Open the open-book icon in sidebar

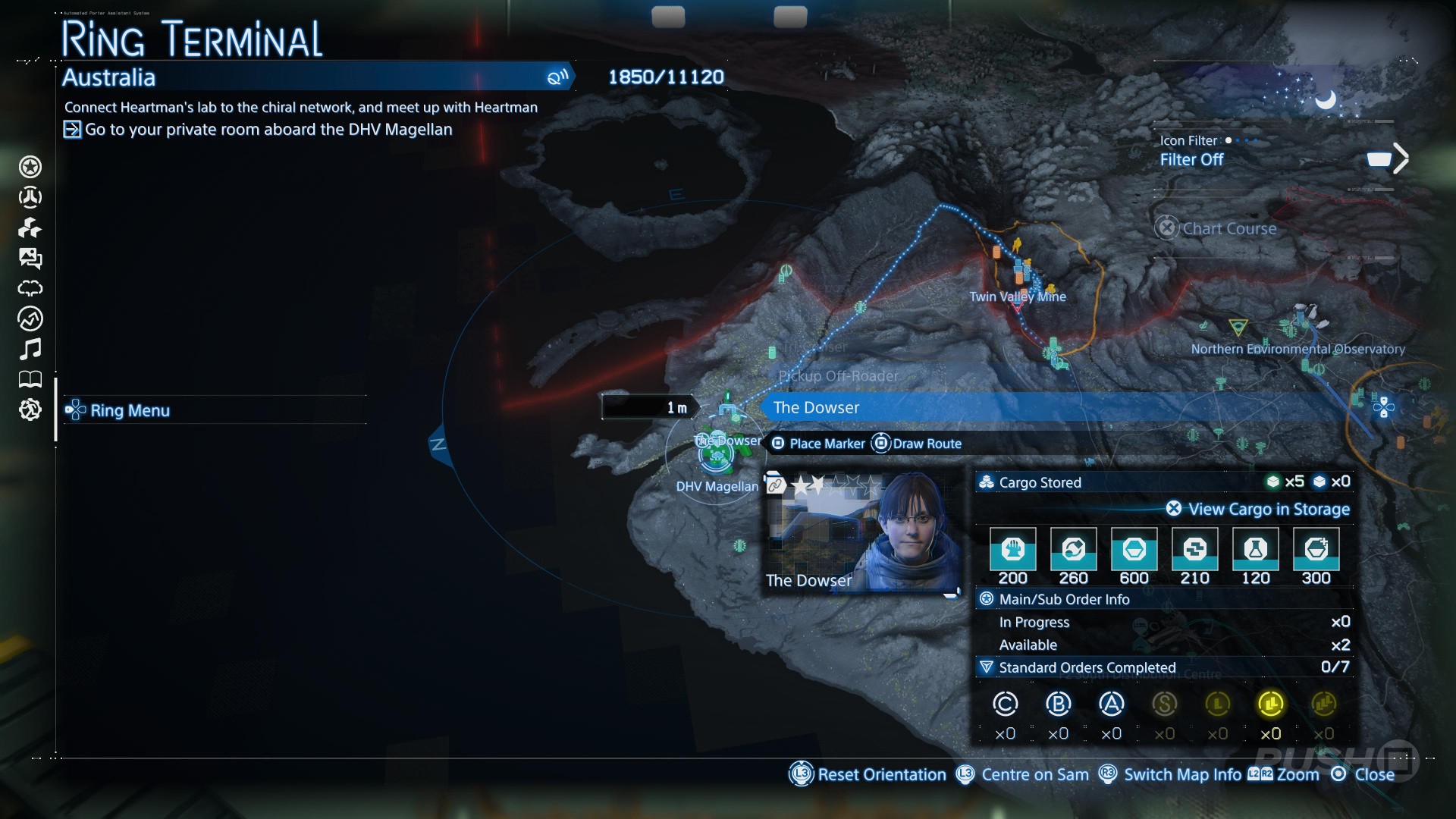click(x=30, y=379)
